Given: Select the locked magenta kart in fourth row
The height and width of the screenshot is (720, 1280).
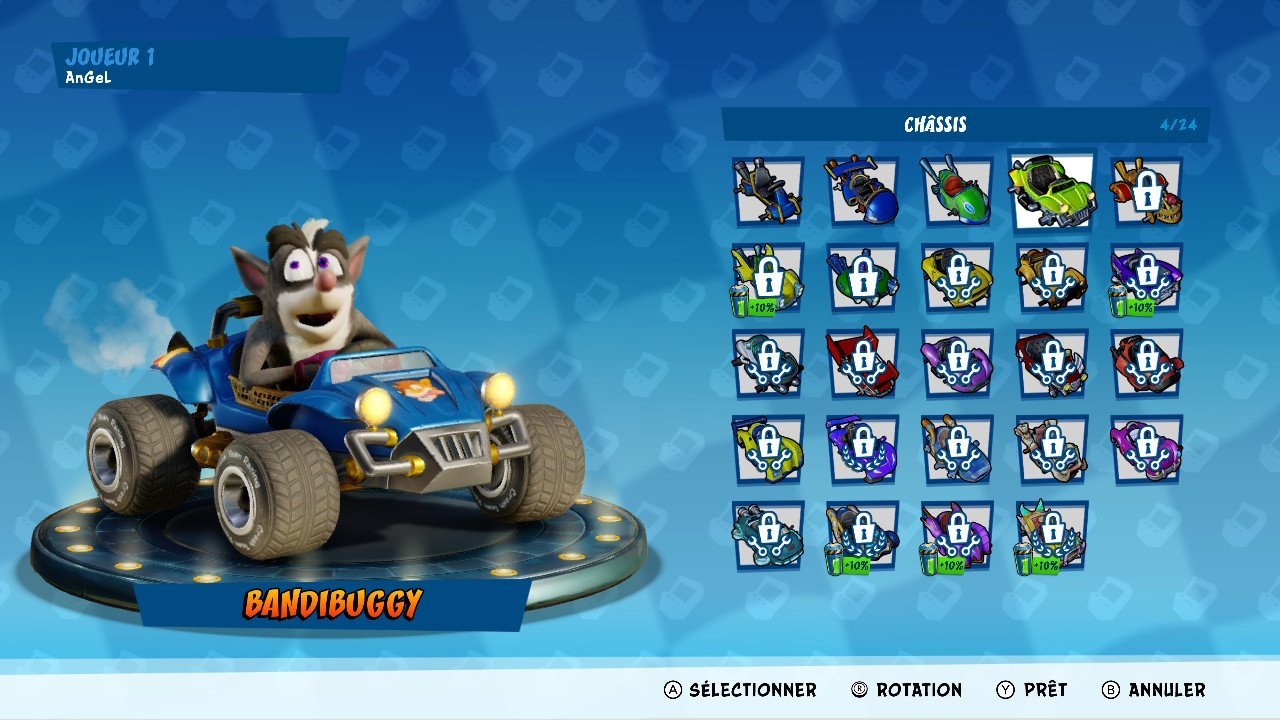Looking at the screenshot, I should [1146, 449].
